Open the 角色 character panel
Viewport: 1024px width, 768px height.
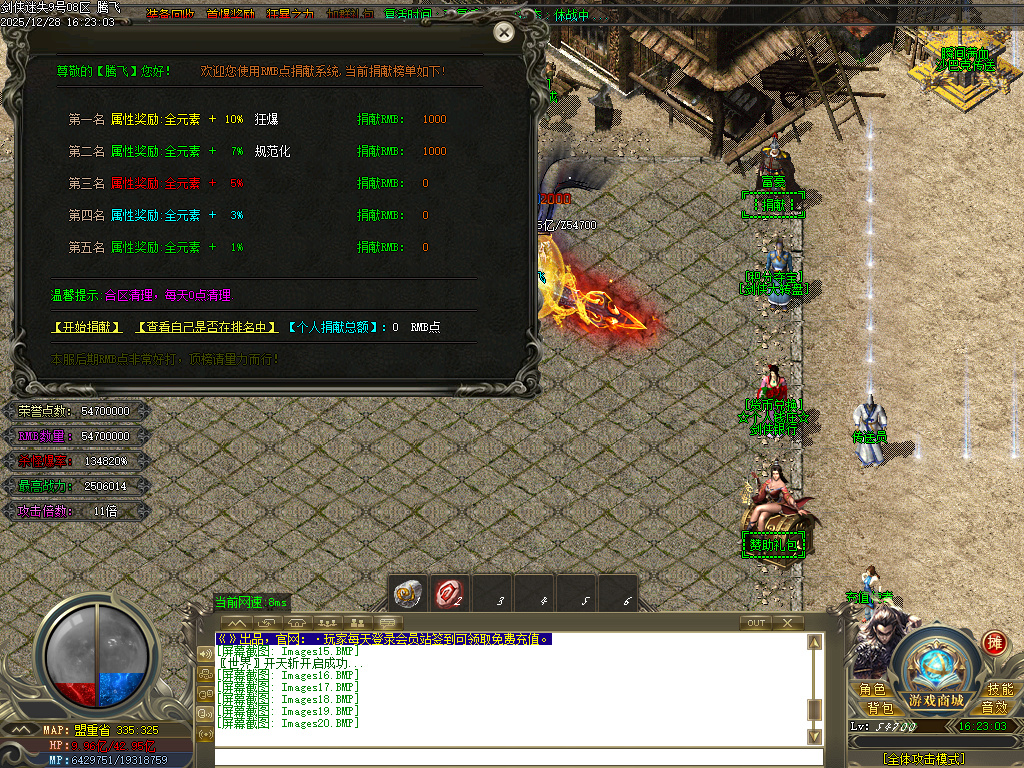point(872,689)
